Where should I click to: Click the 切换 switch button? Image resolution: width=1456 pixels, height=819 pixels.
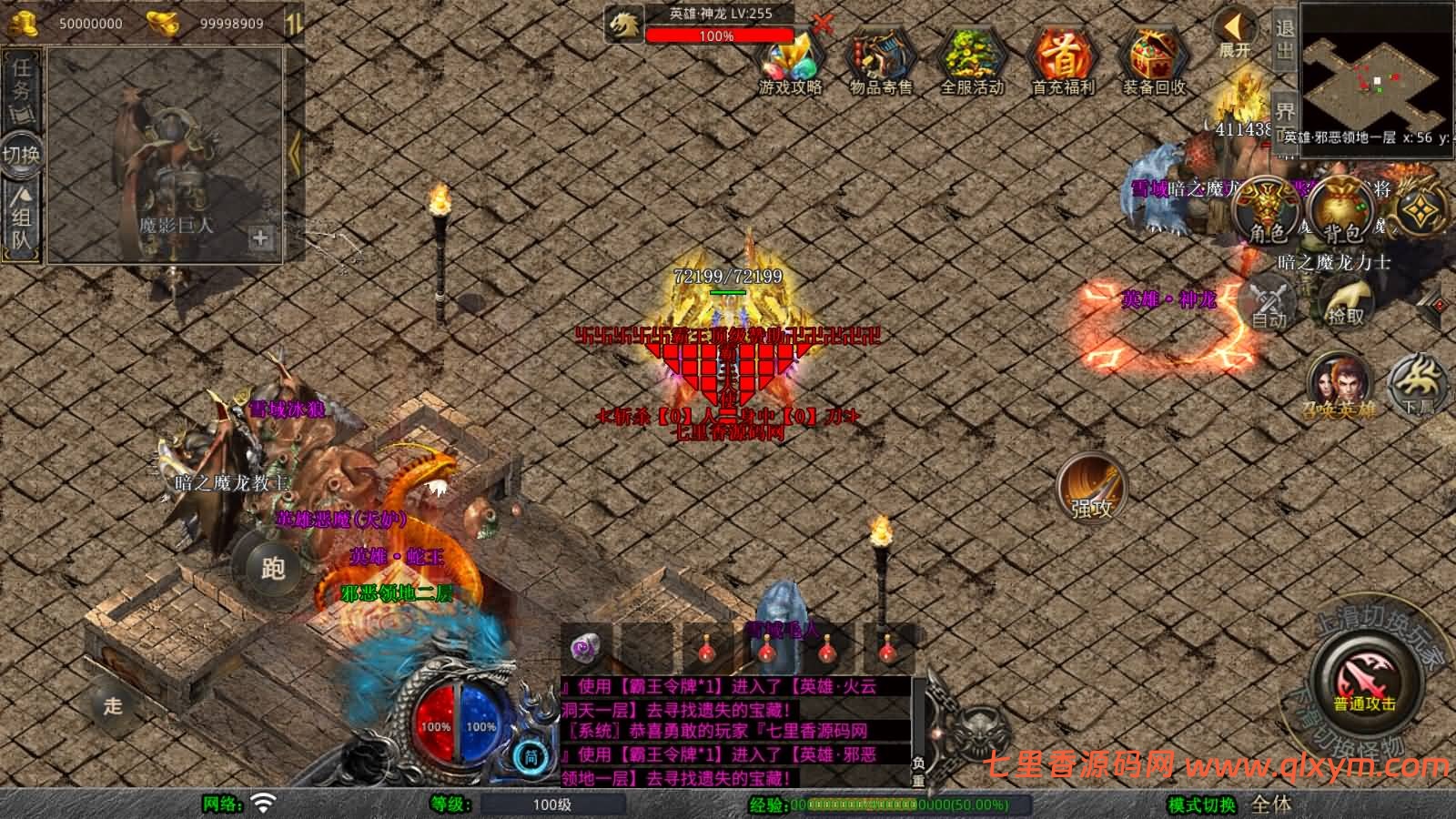pyautogui.click(x=22, y=154)
